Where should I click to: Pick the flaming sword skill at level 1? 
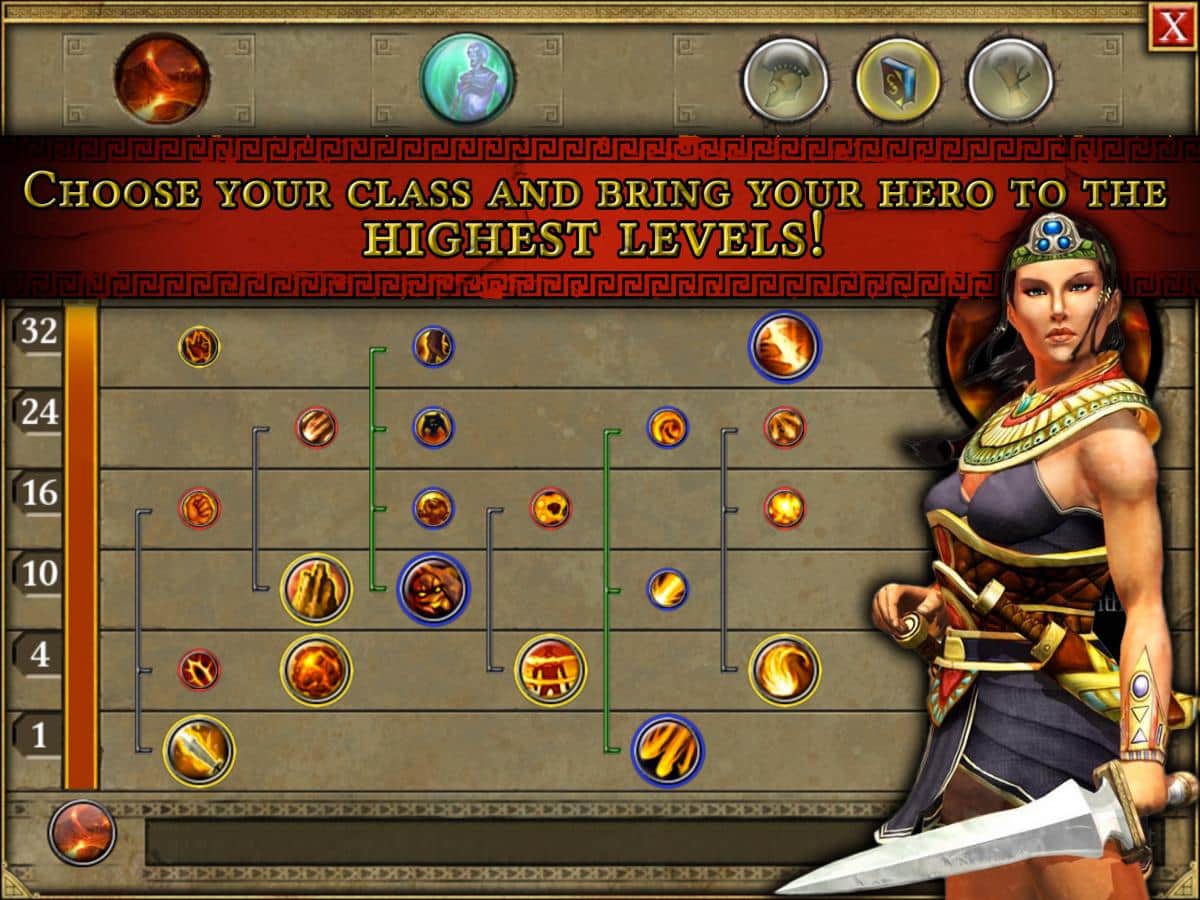click(x=199, y=750)
